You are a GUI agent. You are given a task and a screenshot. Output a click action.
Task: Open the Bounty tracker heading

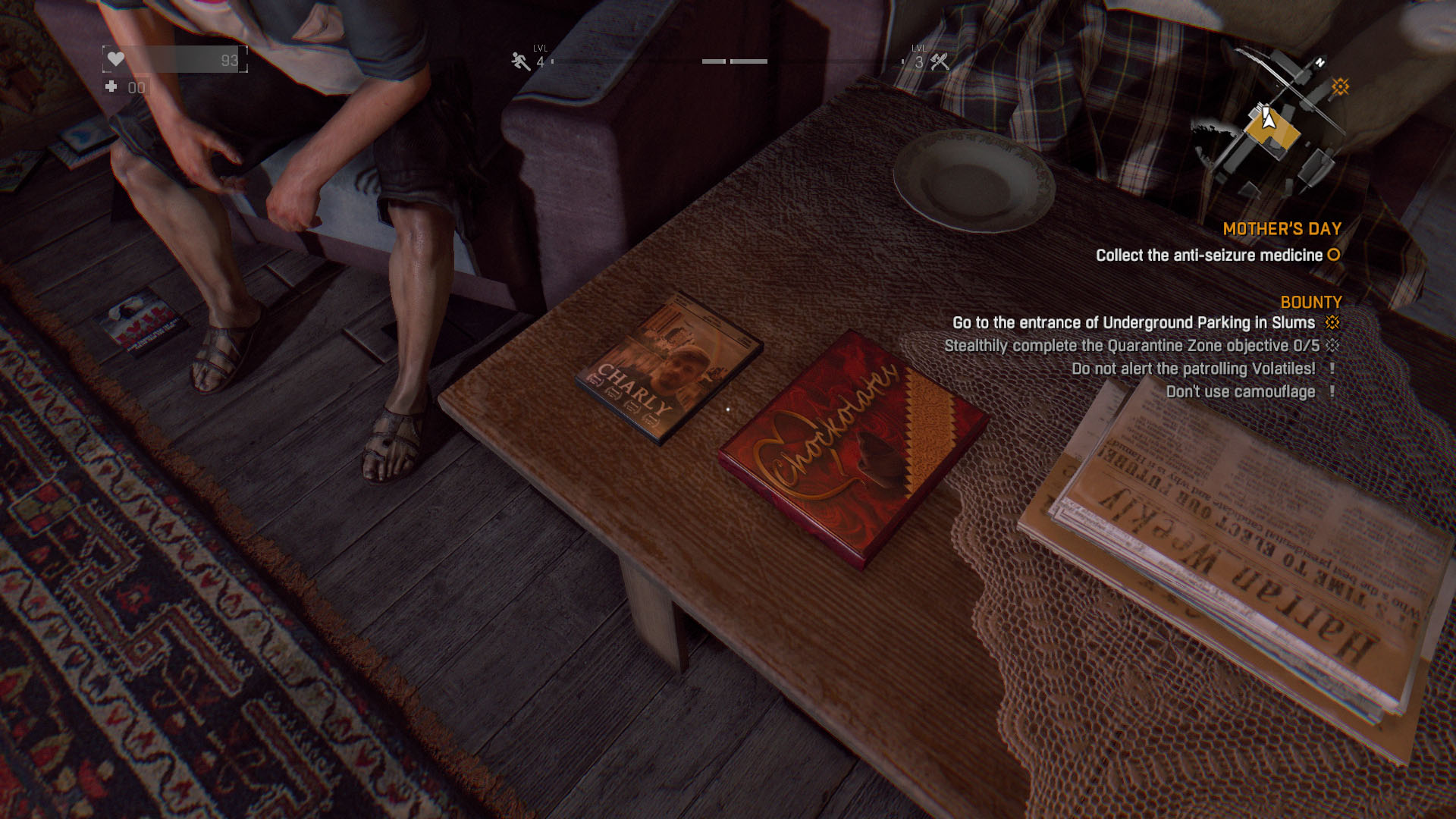1310,303
